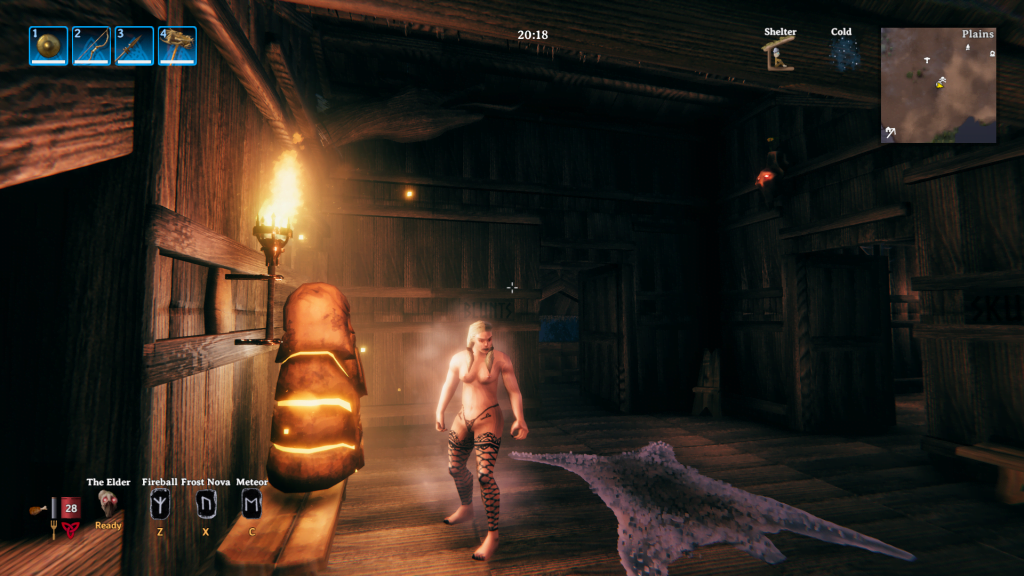
Task: Cast the Fireball rune ability
Action: 159,504
